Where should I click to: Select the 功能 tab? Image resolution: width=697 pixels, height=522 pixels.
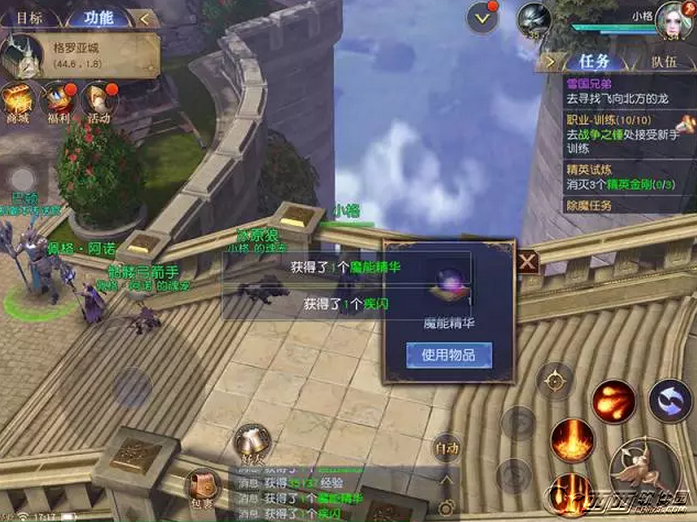tap(99, 17)
